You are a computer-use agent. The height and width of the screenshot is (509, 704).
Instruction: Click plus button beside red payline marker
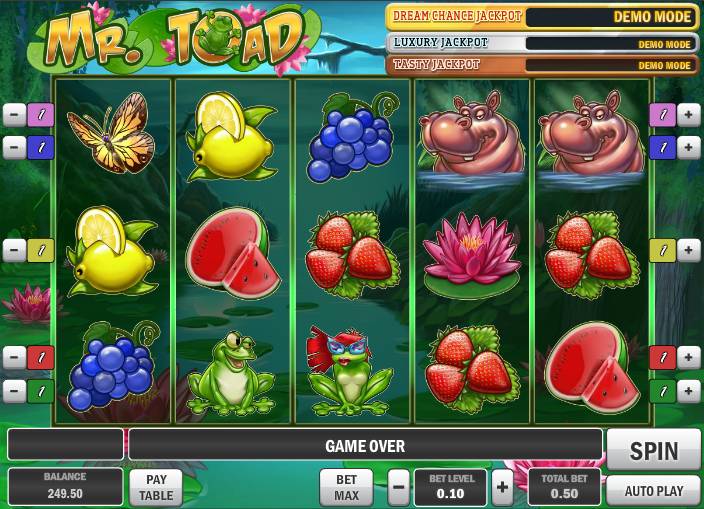(x=689, y=357)
